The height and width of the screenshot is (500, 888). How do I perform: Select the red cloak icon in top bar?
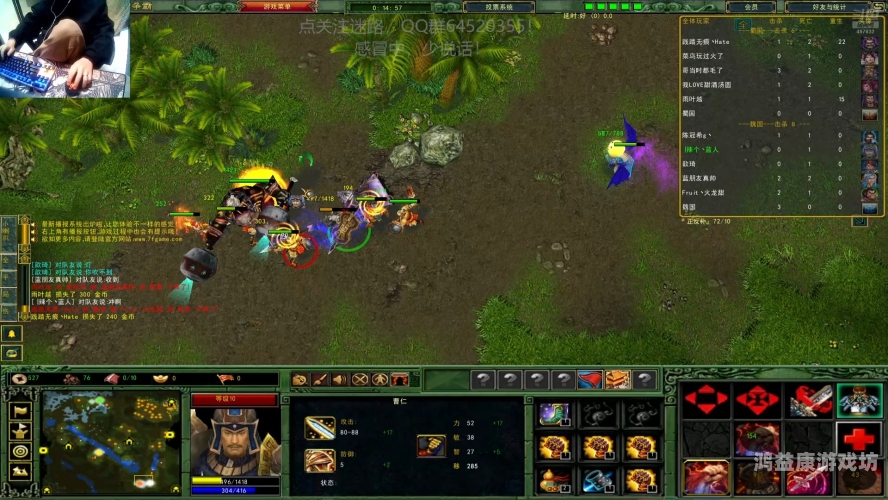tap(590, 380)
